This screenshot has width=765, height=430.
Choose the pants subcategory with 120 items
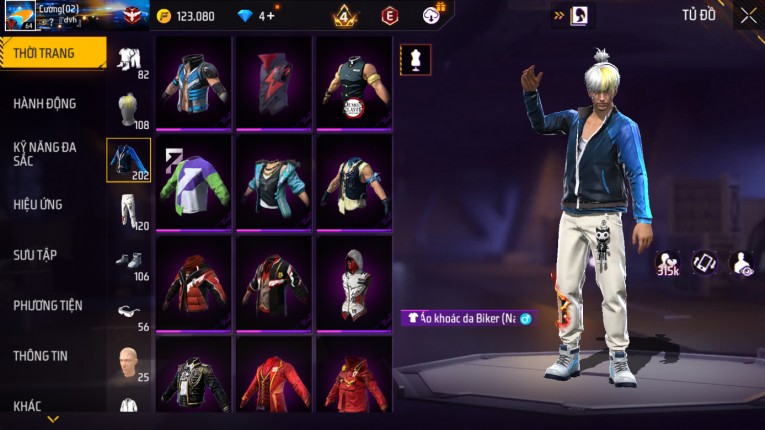(128, 211)
